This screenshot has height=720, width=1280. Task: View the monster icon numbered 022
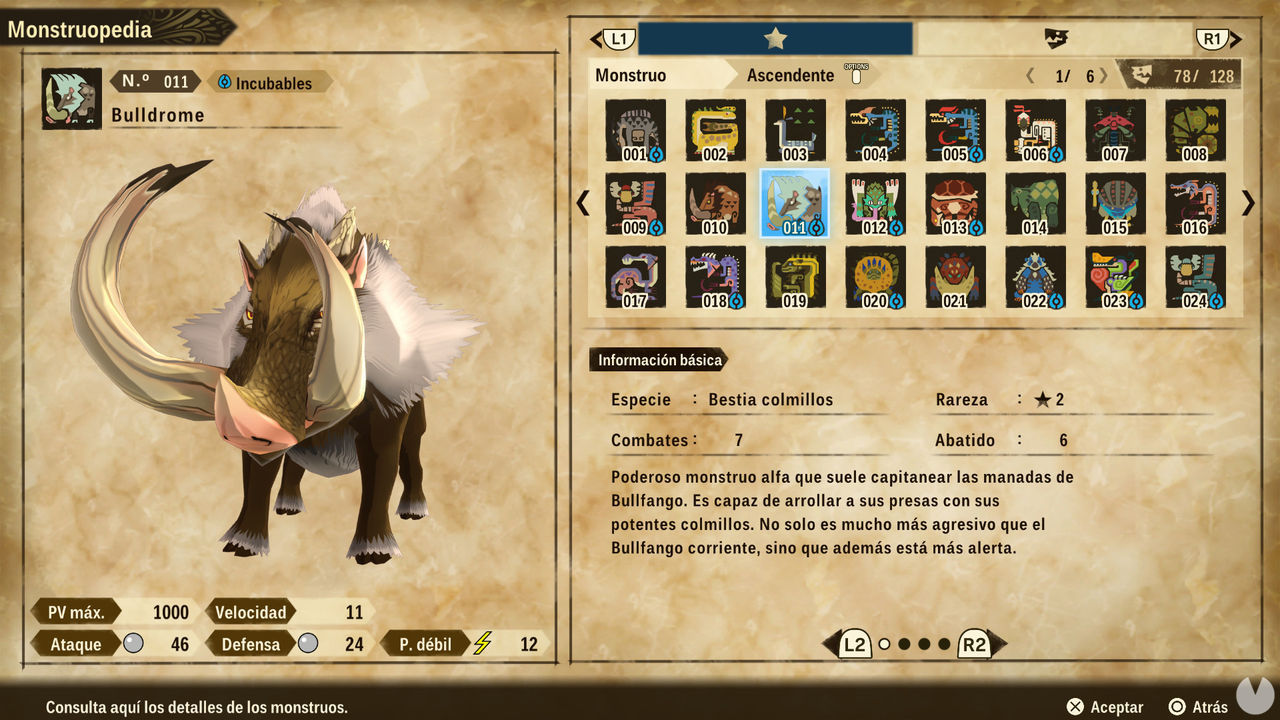(x=1035, y=276)
